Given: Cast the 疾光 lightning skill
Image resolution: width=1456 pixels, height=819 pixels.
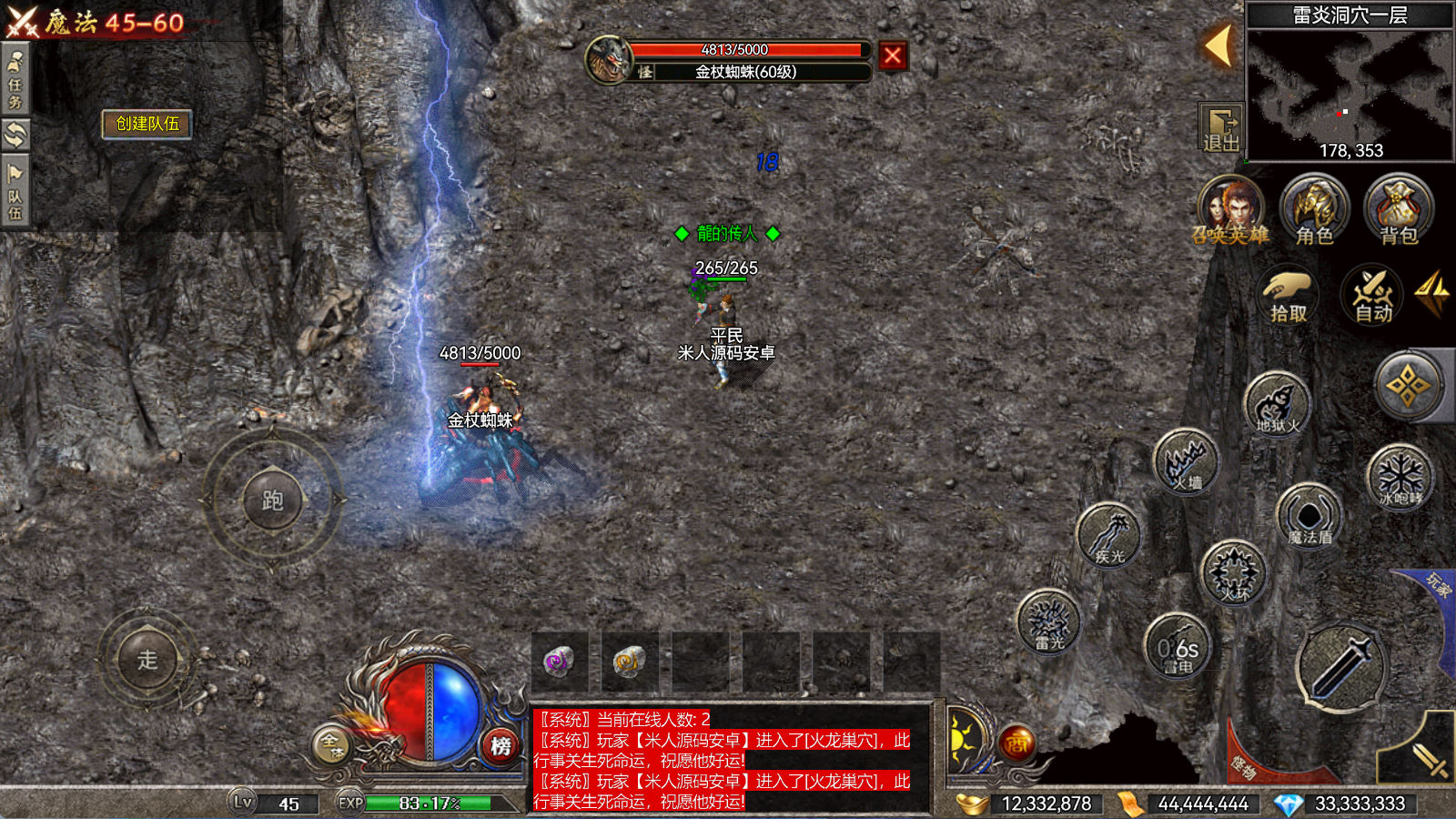Looking at the screenshot, I should (x=1108, y=535).
